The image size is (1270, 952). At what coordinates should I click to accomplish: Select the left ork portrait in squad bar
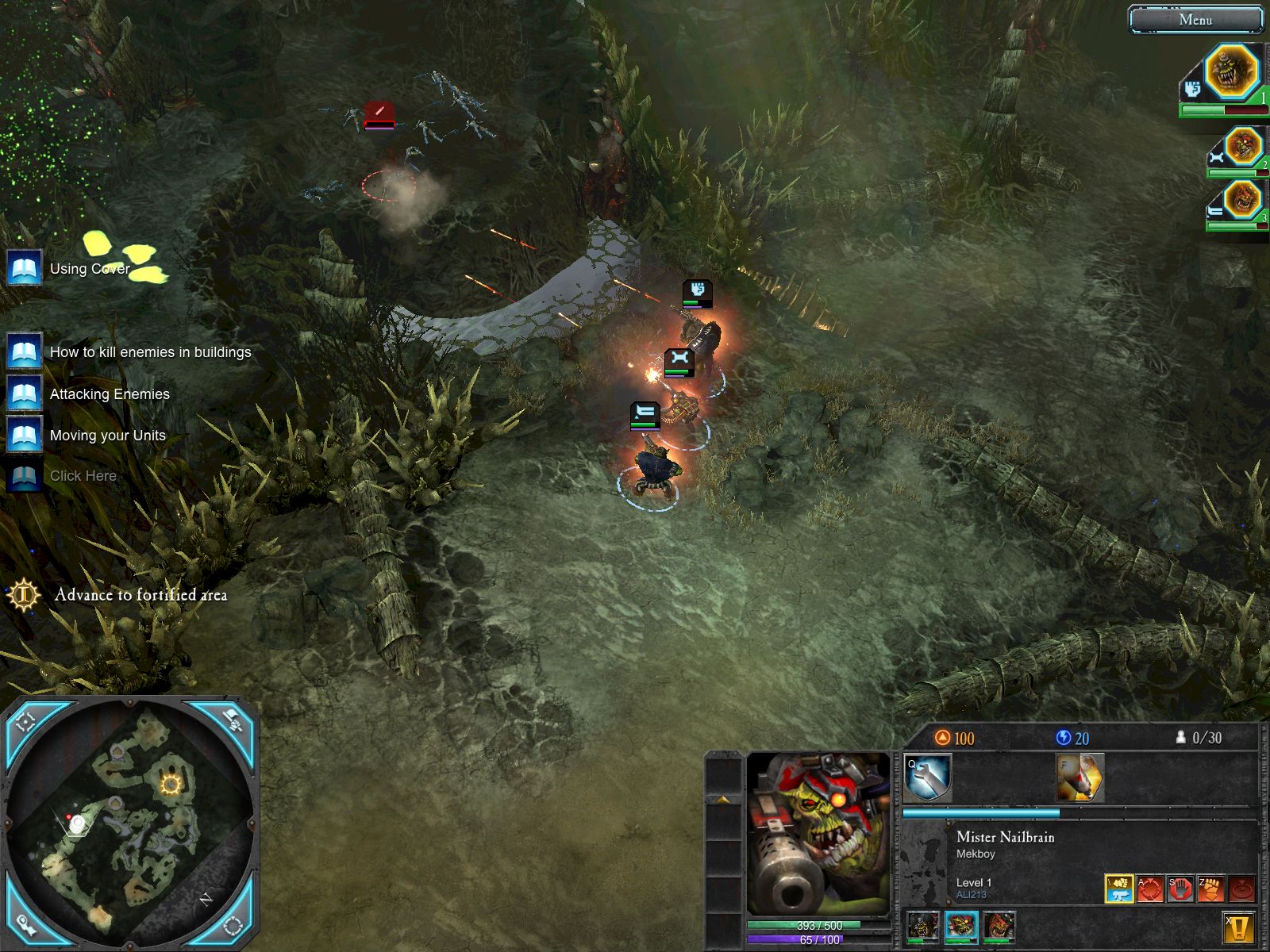pyautogui.click(x=923, y=927)
